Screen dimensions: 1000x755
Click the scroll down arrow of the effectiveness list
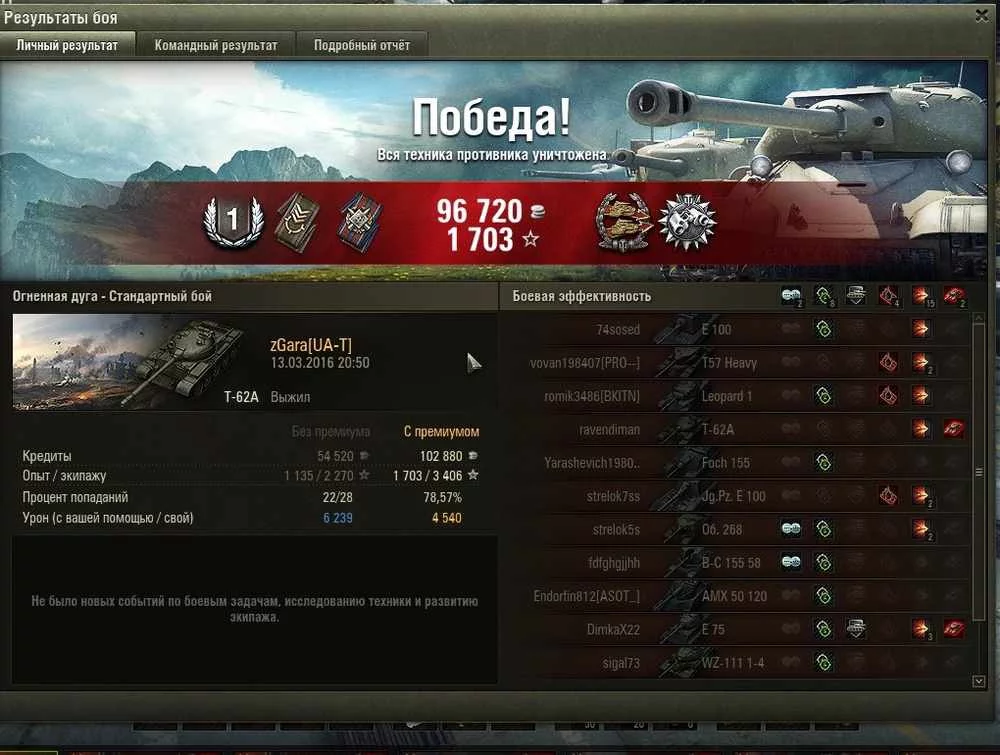[978, 680]
